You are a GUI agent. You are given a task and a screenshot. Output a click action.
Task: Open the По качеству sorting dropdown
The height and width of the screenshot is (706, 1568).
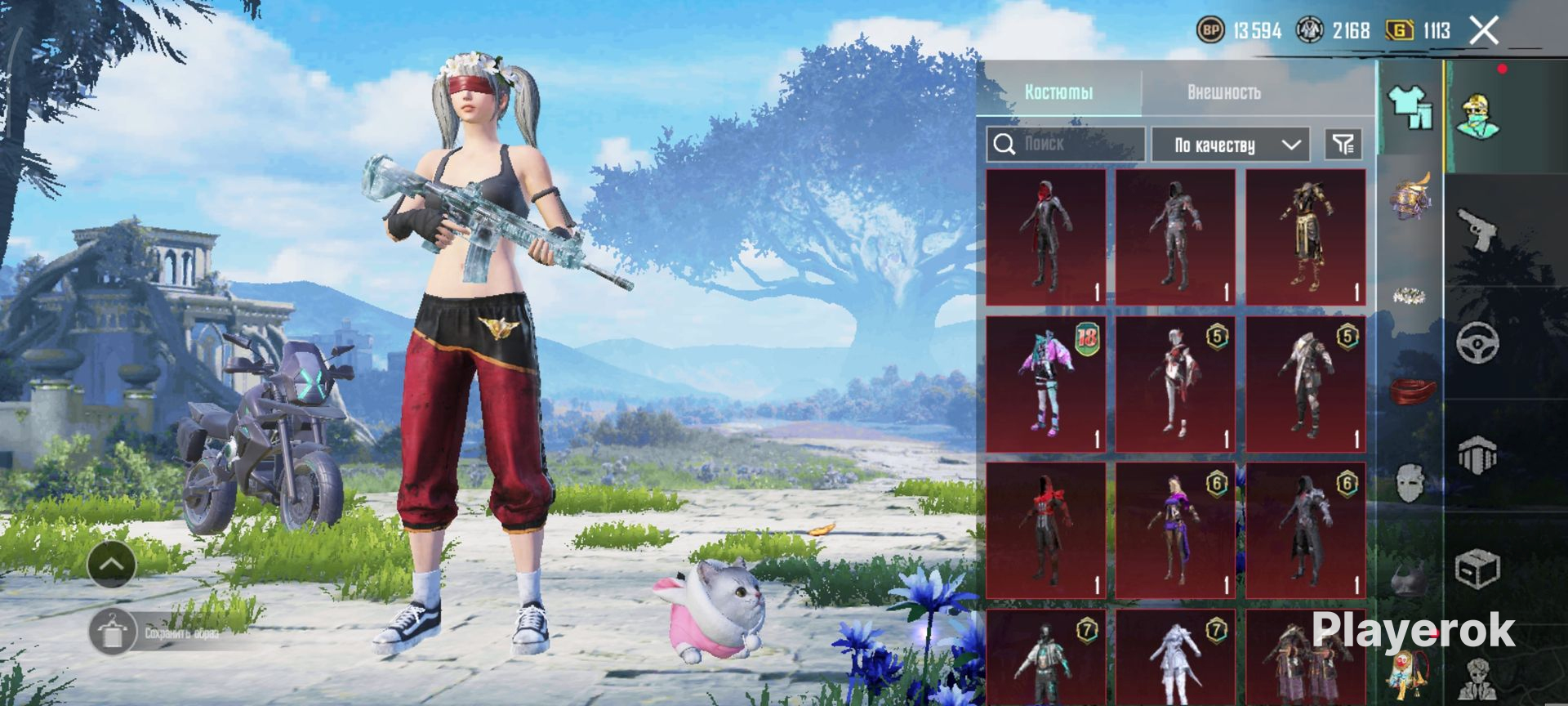pos(1230,145)
